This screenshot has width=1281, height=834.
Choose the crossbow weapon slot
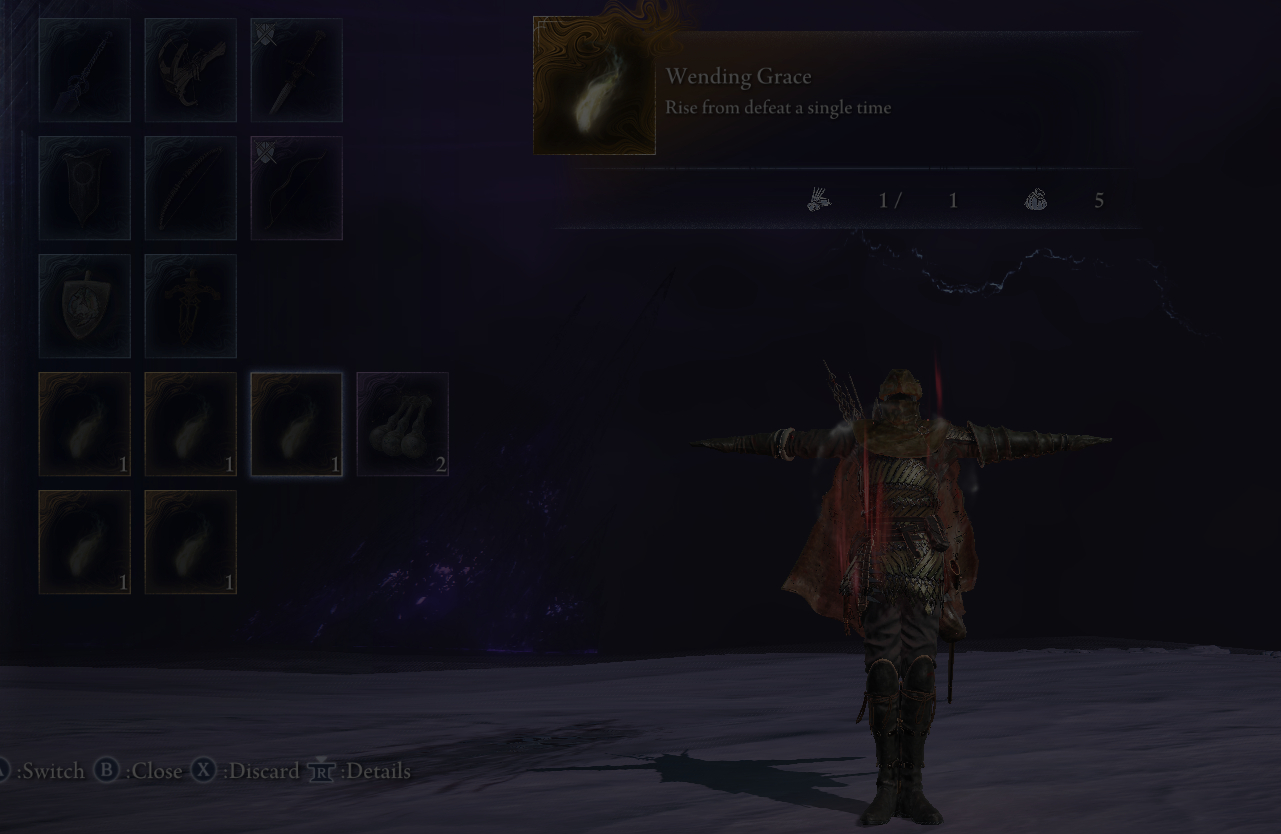pos(191,70)
